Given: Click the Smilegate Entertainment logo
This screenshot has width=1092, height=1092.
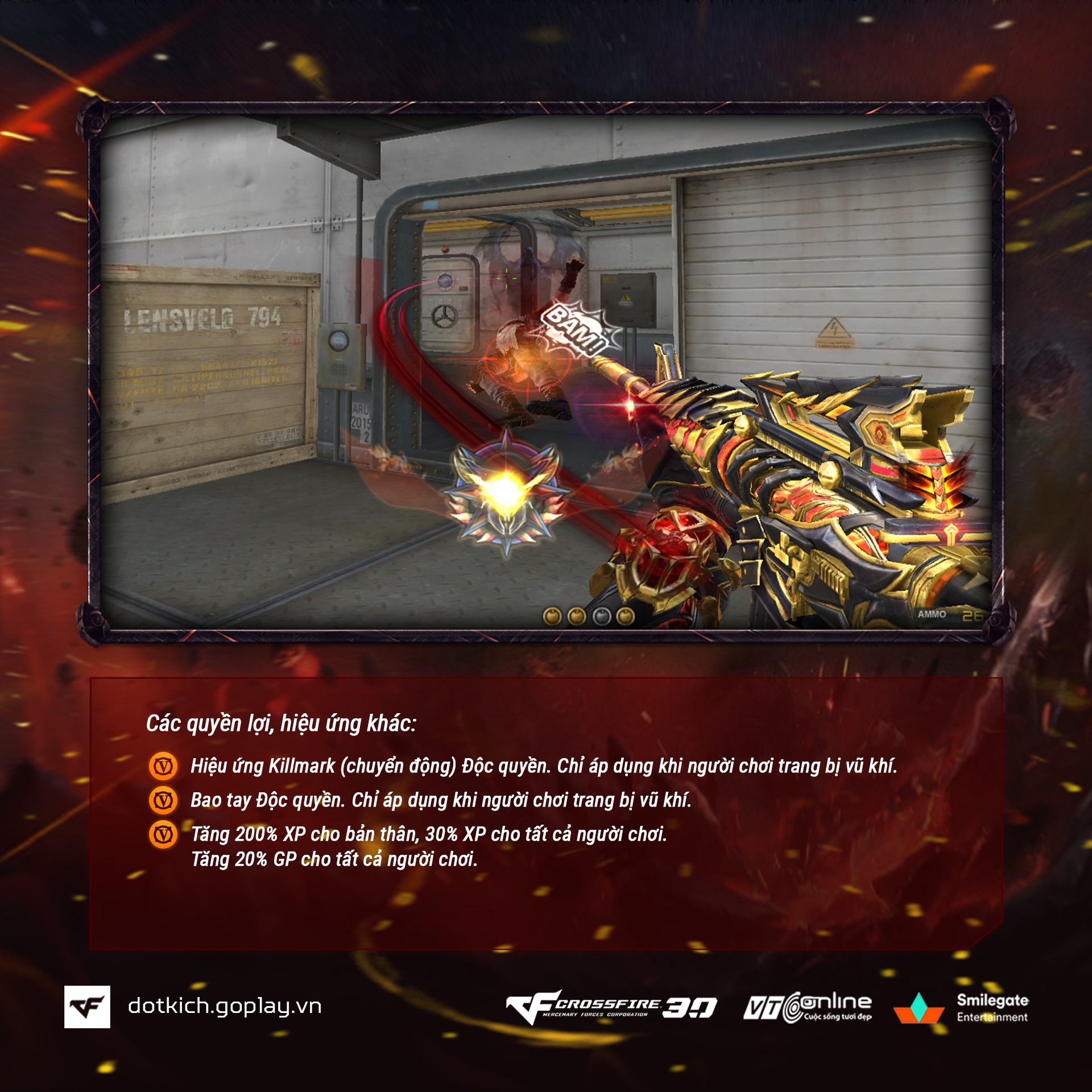Looking at the screenshot, I should click(961, 1008).
